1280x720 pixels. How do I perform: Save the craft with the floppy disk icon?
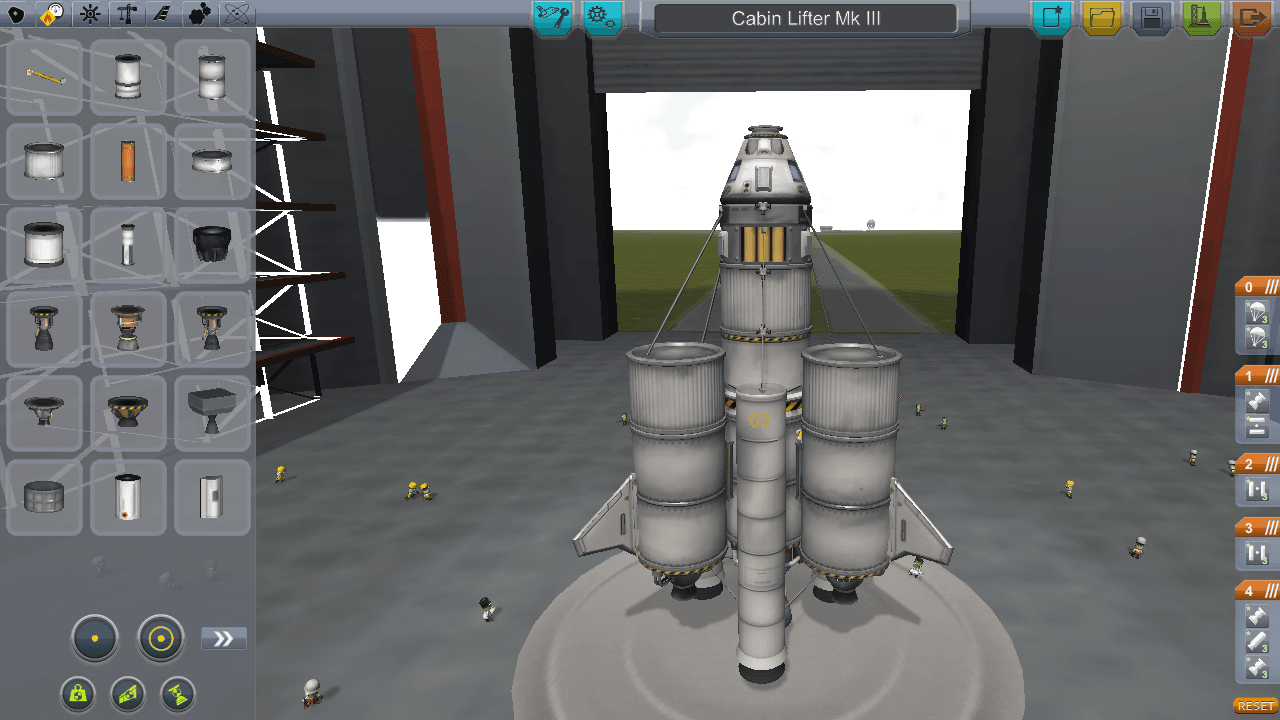pos(1151,17)
